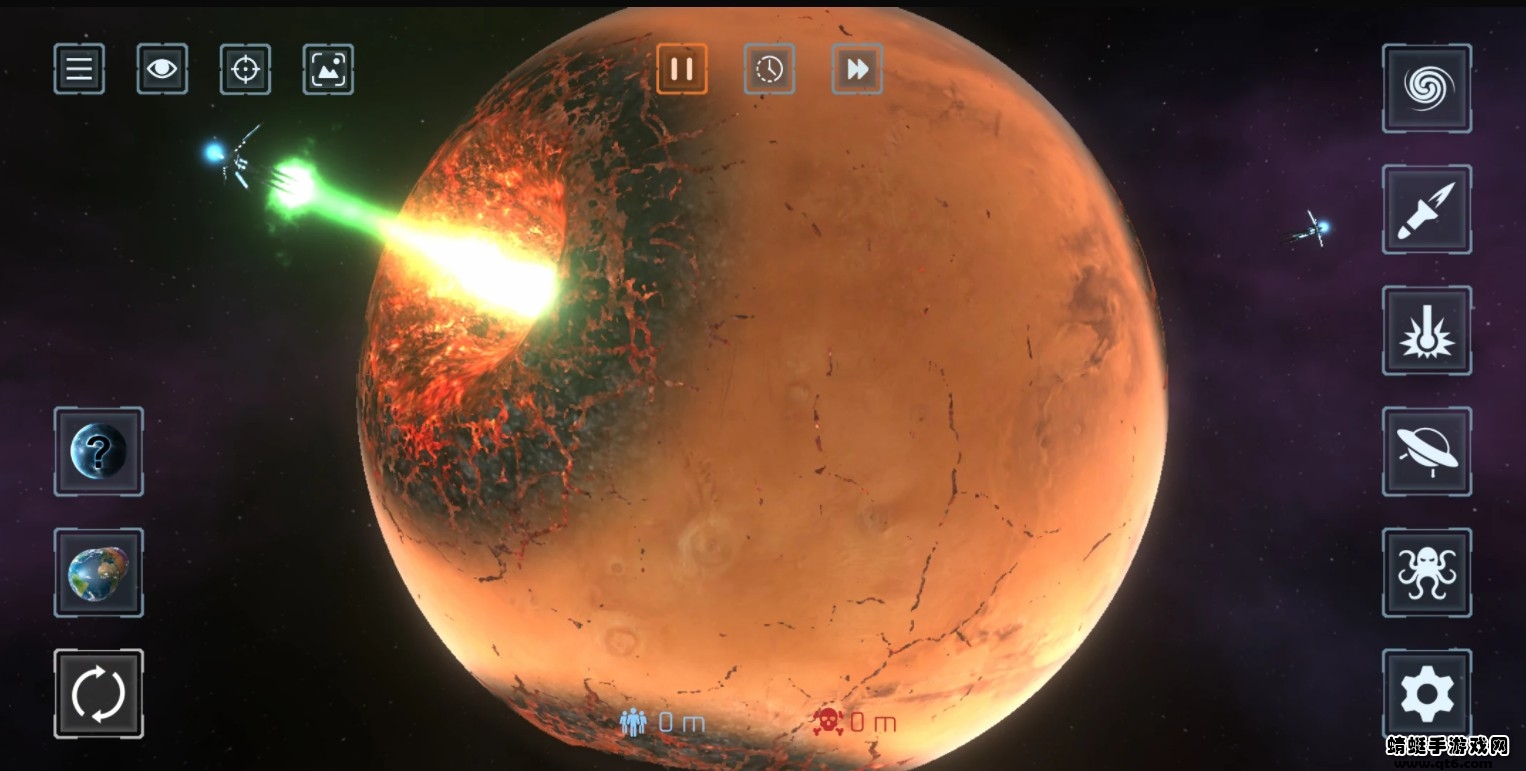Click the fast-forward speed icon
This screenshot has height=771, width=1526.
pyautogui.click(x=857, y=69)
